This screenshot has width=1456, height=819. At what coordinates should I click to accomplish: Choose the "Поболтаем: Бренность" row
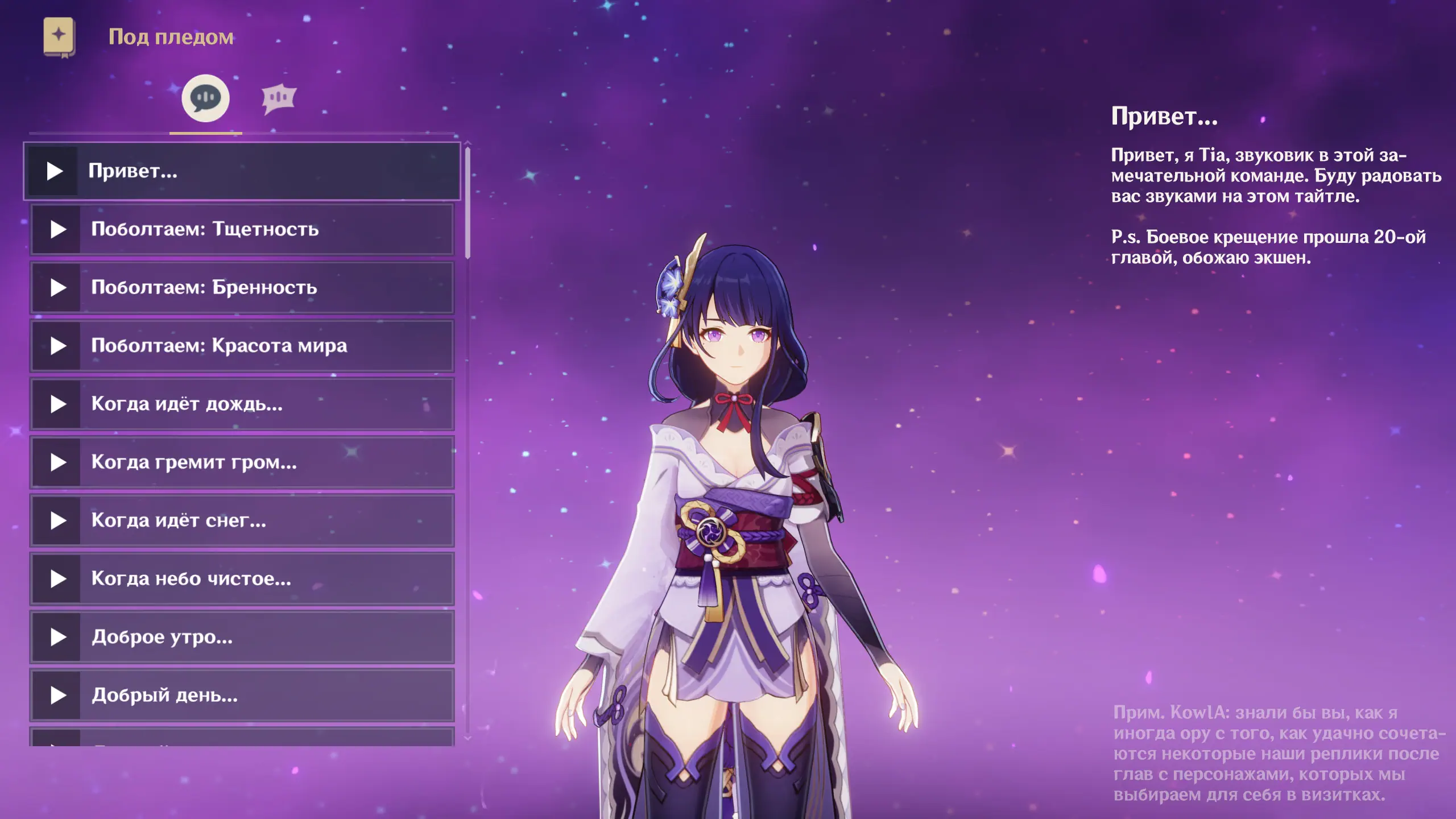(242, 288)
